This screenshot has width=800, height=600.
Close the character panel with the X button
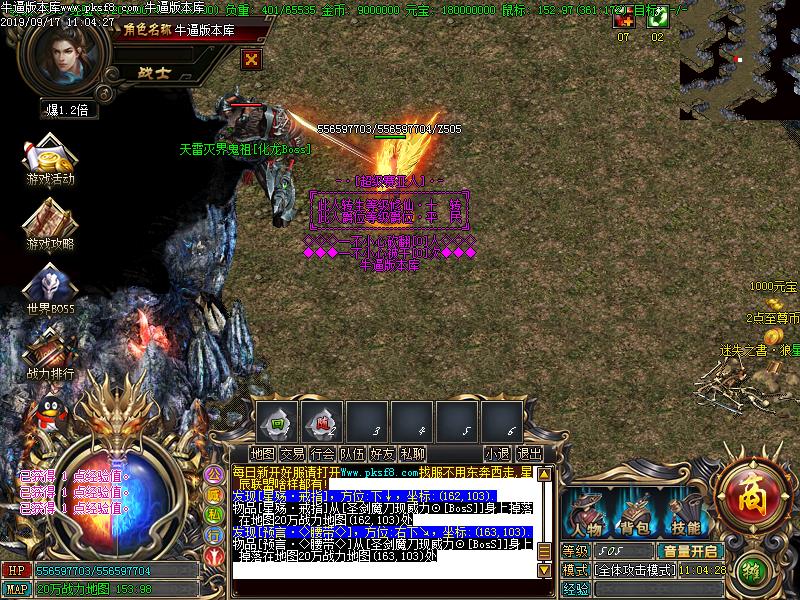pos(252,58)
